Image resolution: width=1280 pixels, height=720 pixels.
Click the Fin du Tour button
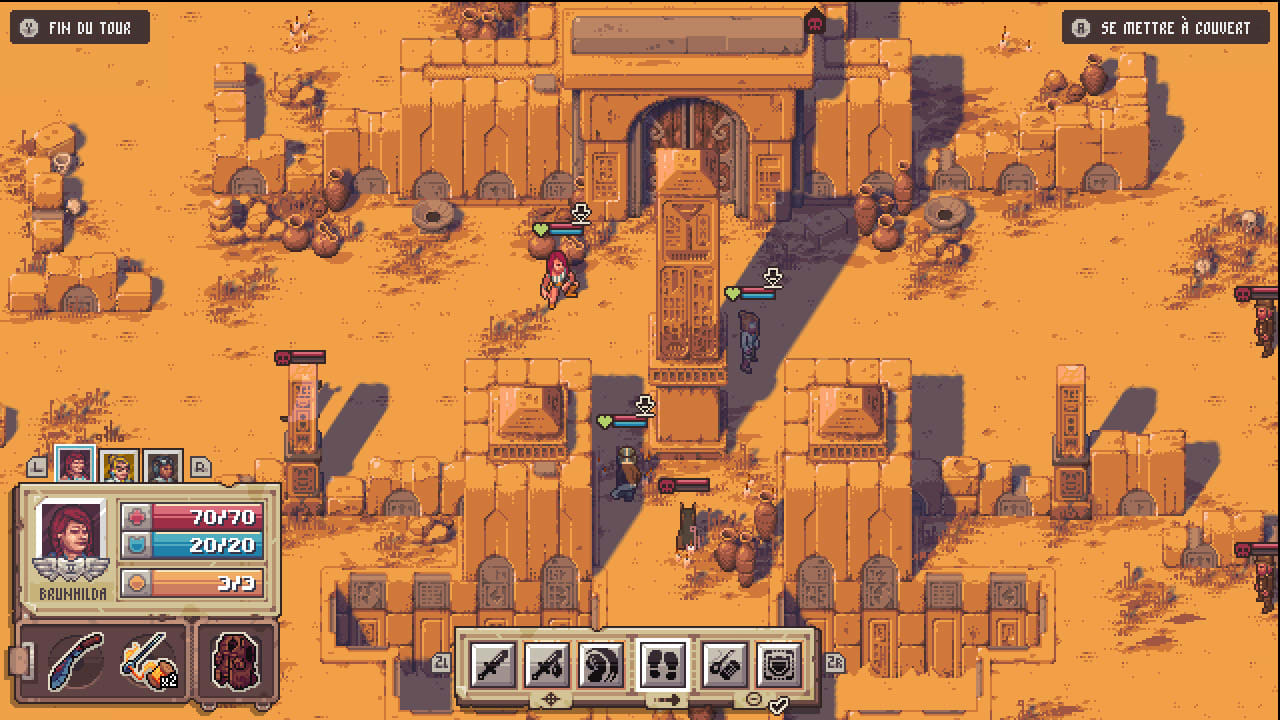click(x=78, y=27)
